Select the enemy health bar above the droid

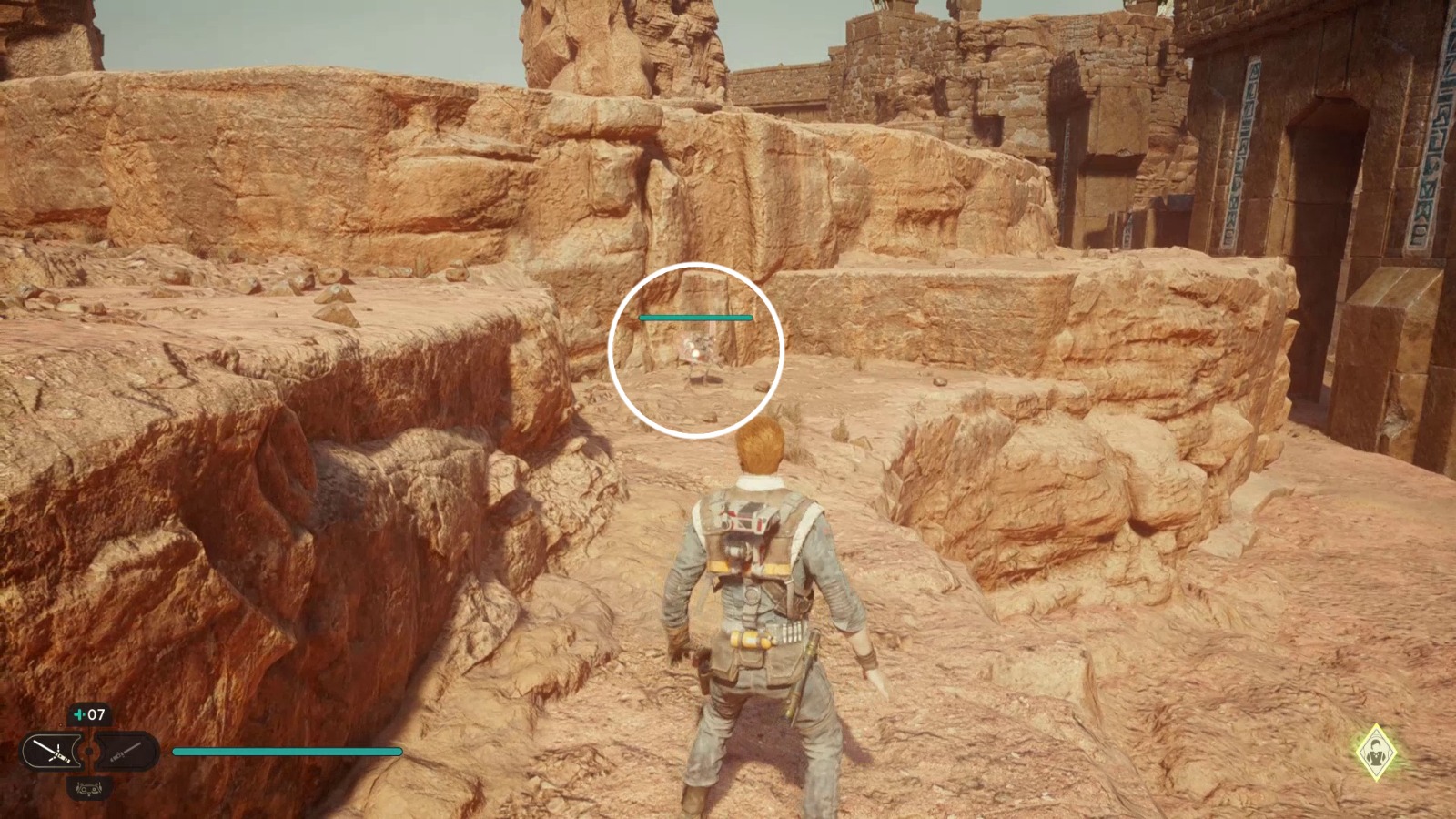click(695, 317)
